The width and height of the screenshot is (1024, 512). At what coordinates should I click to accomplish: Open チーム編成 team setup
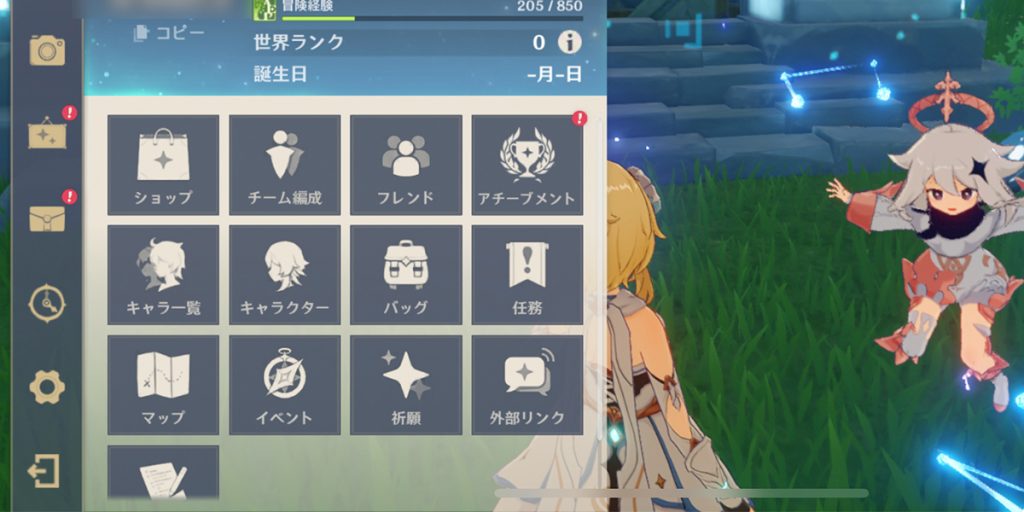(x=285, y=165)
